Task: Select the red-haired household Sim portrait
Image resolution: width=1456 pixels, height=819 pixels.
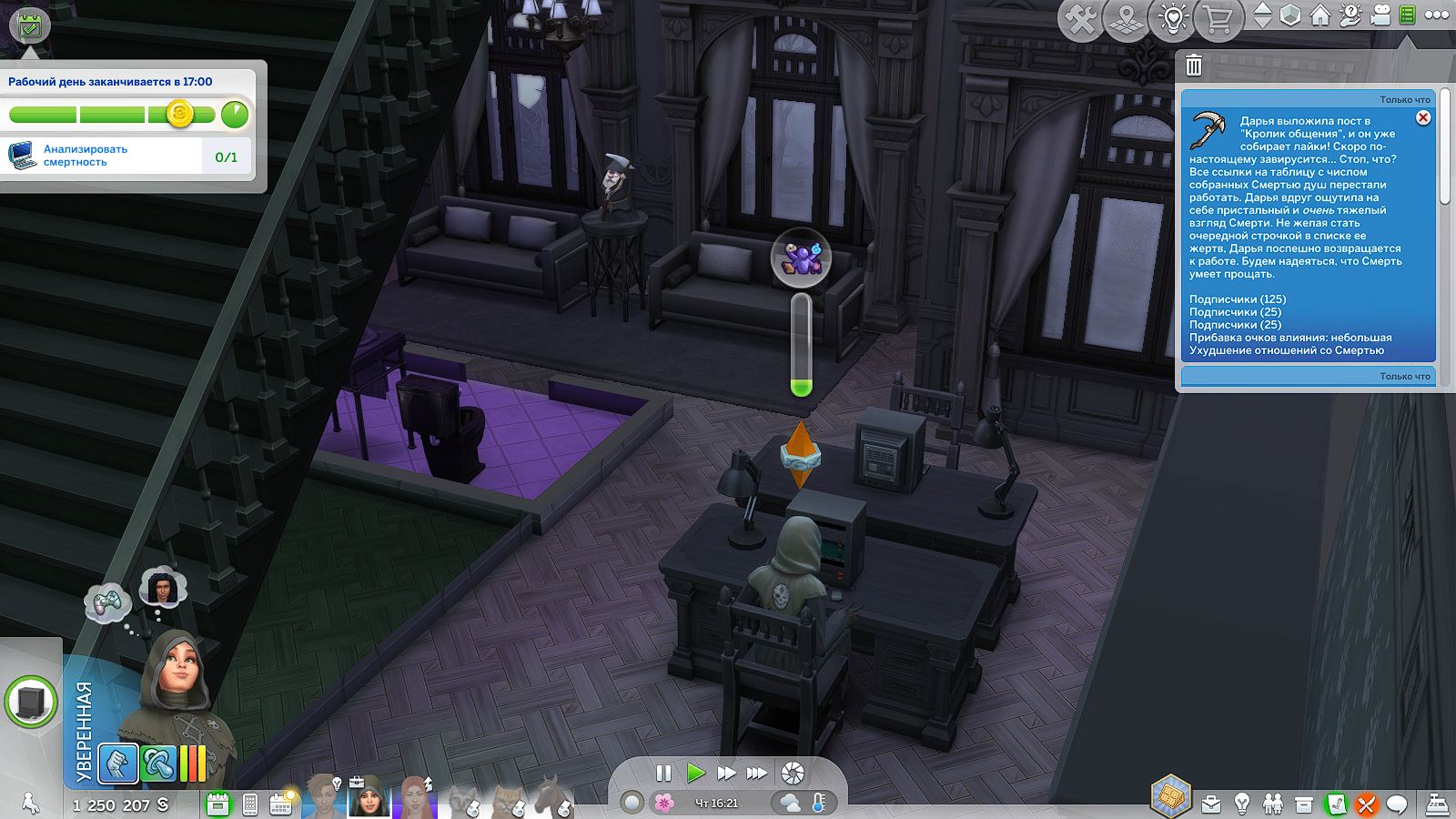Action: pyautogui.click(x=416, y=798)
